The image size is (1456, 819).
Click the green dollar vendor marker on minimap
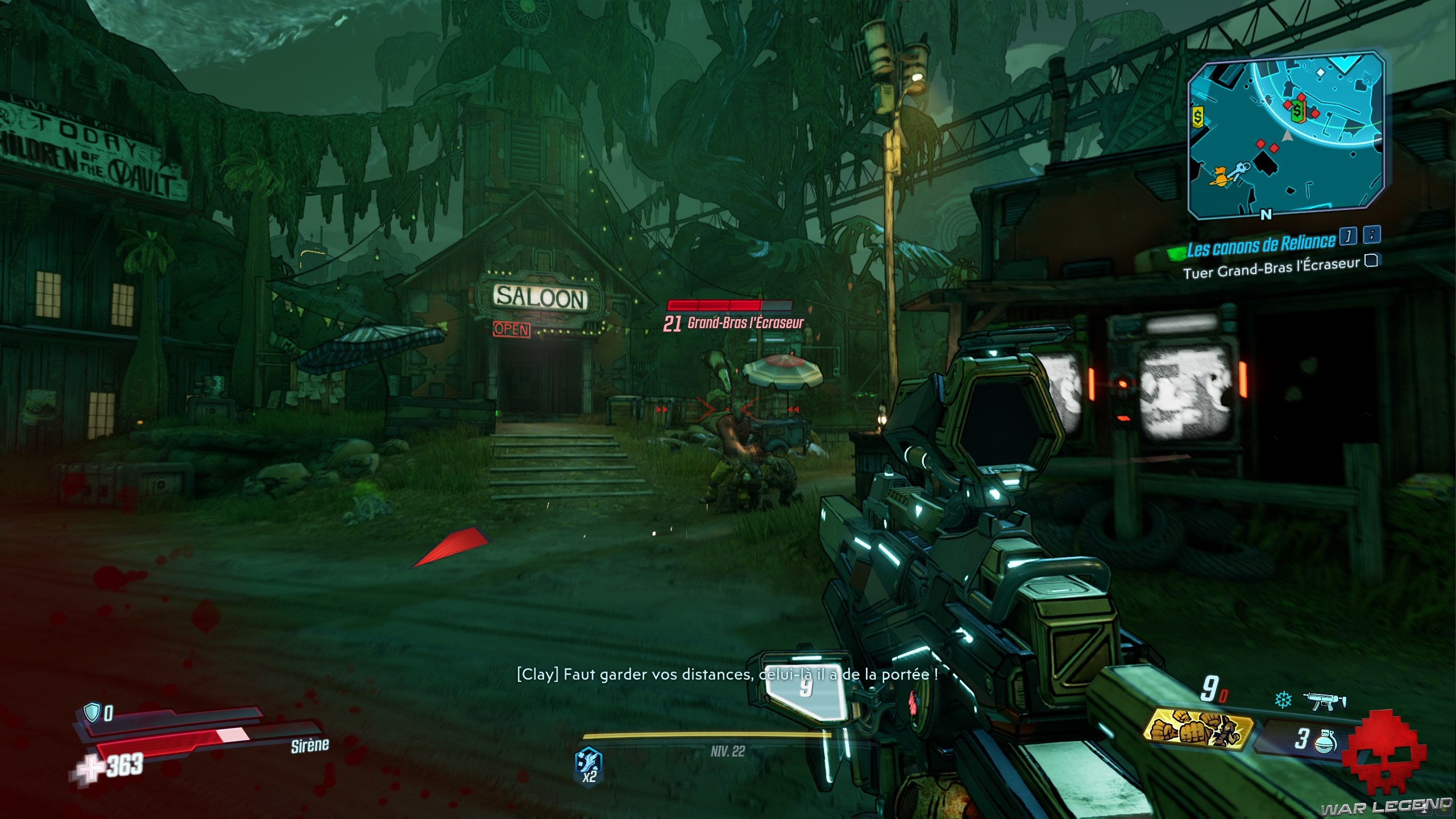(x=1297, y=112)
